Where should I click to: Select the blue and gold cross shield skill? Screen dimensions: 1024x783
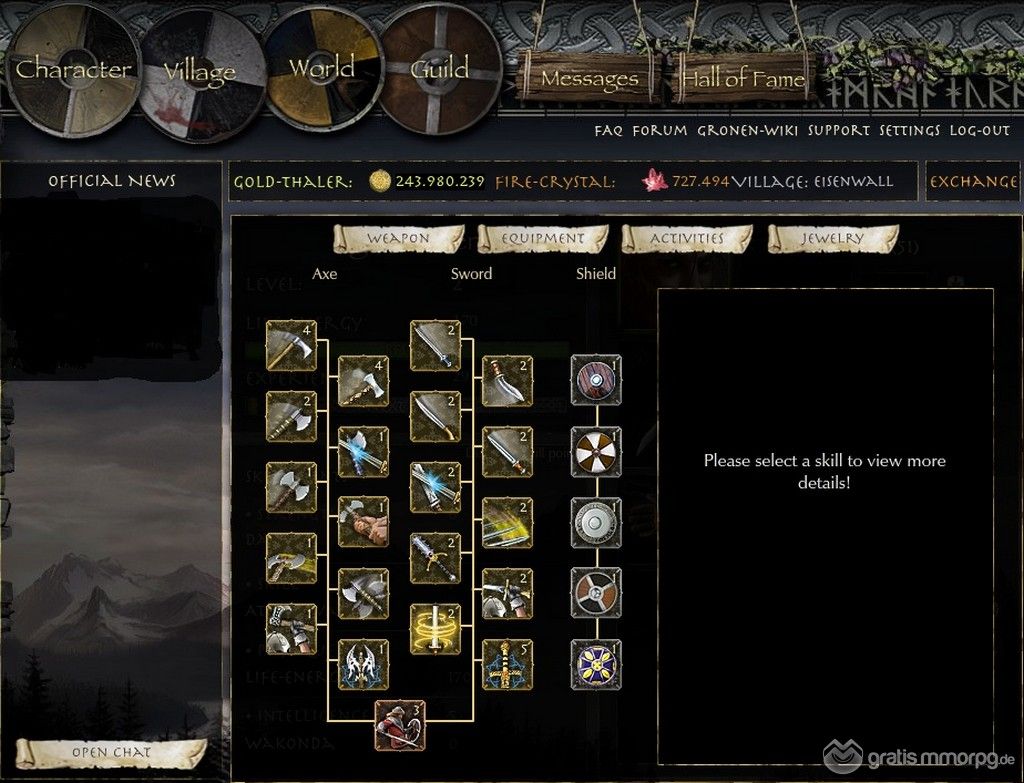tap(596, 665)
